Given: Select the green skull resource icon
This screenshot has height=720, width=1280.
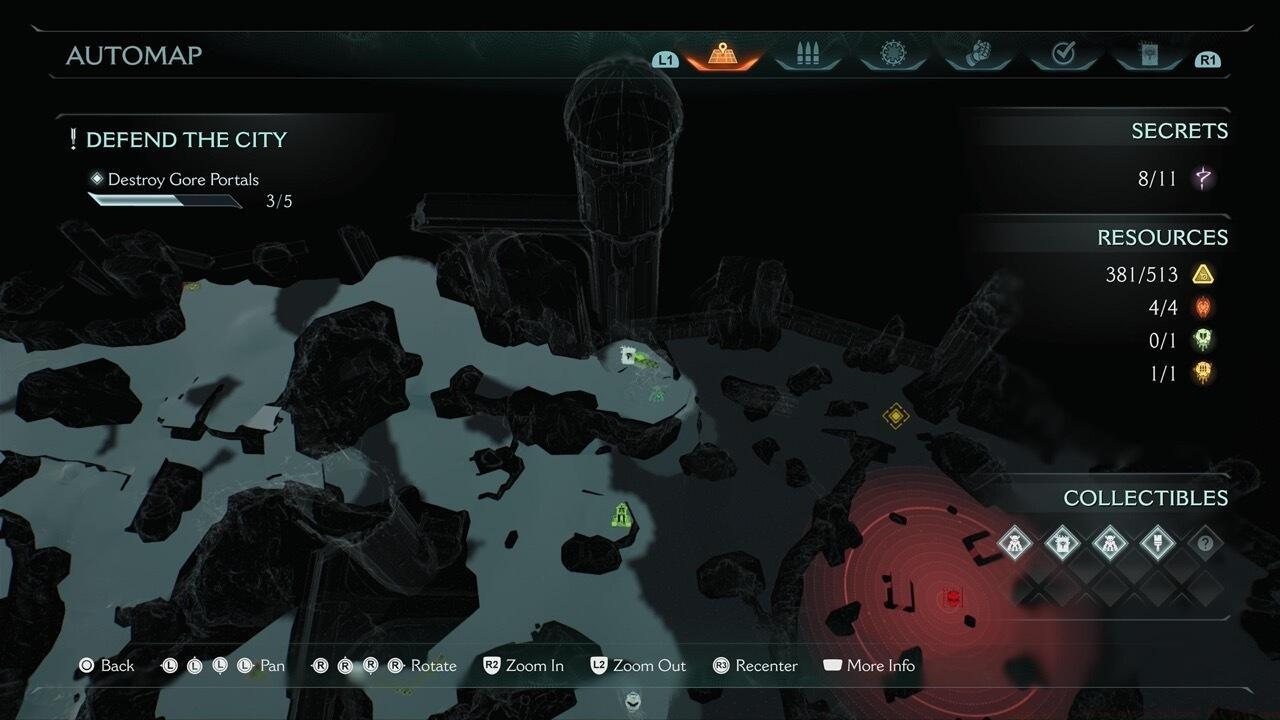Looking at the screenshot, I should (x=1203, y=340).
